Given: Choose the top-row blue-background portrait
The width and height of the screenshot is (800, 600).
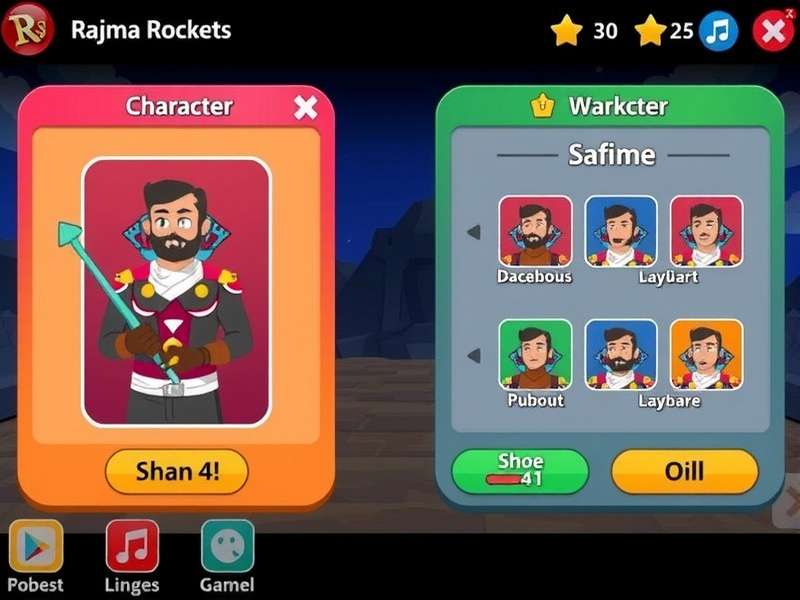Looking at the screenshot, I should 621,231.
